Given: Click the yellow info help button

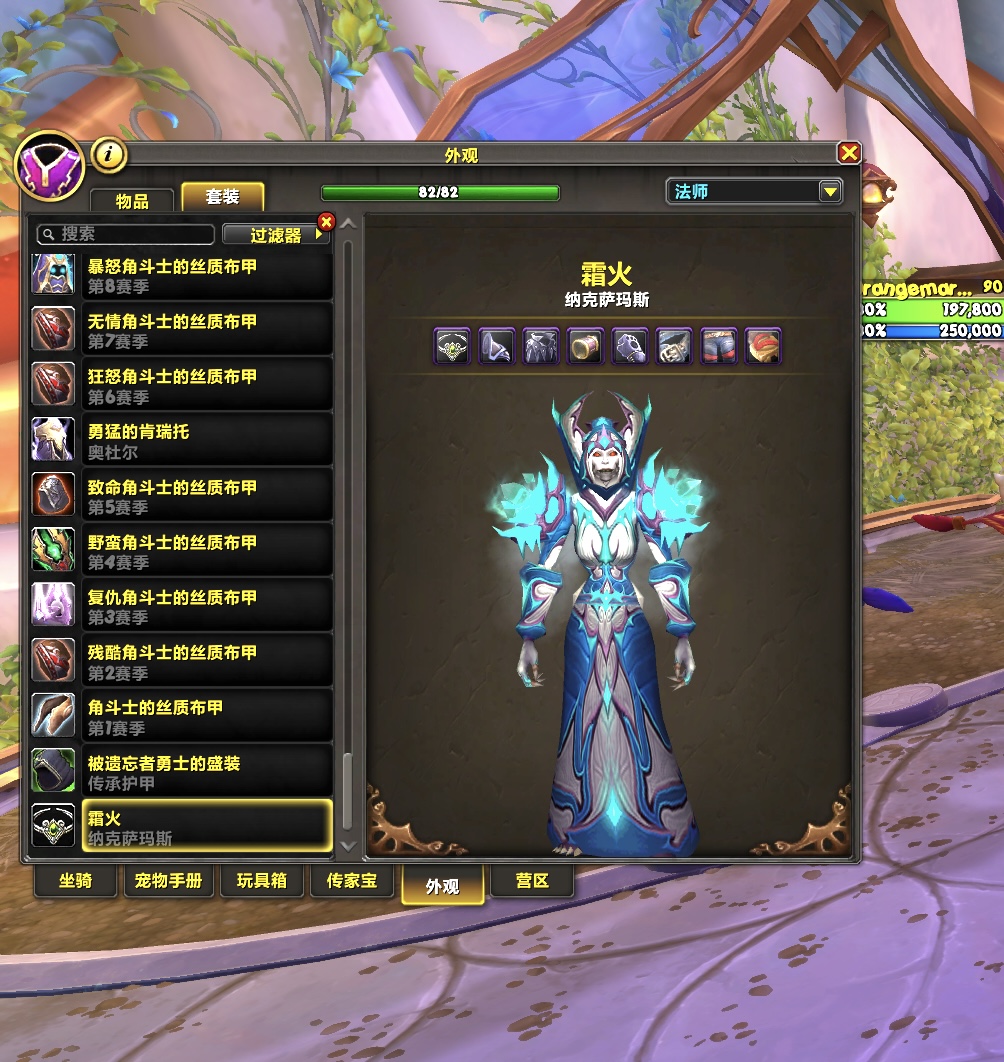Looking at the screenshot, I should coord(109,154).
